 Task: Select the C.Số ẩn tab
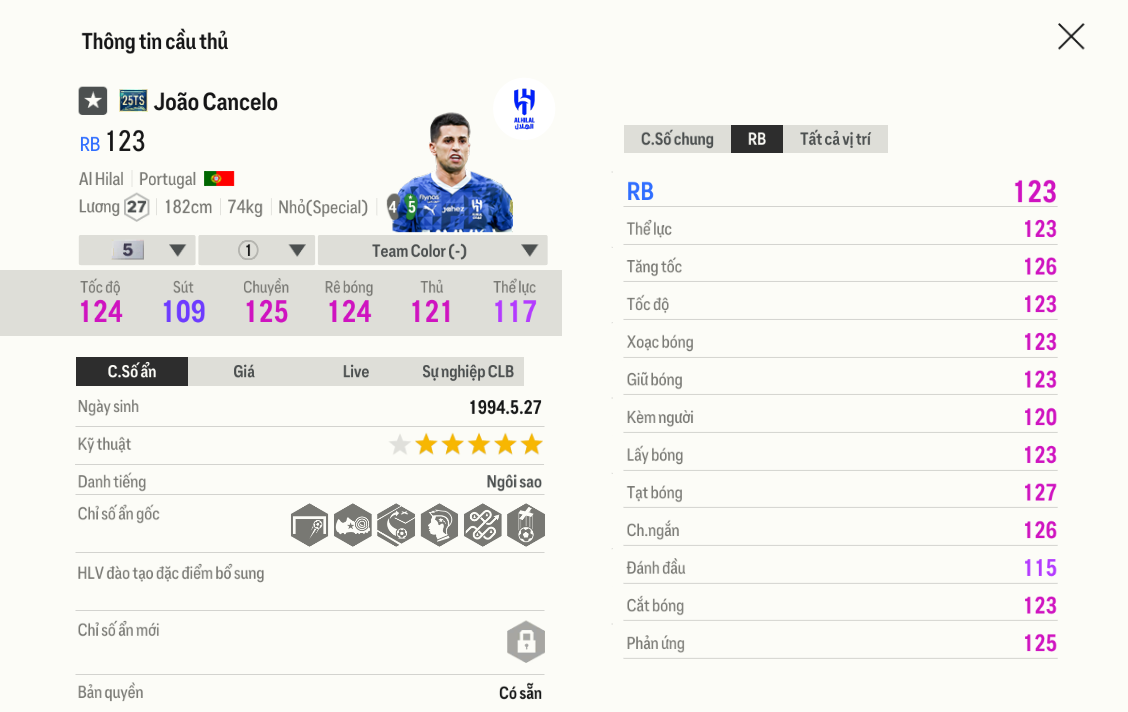click(x=132, y=372)
